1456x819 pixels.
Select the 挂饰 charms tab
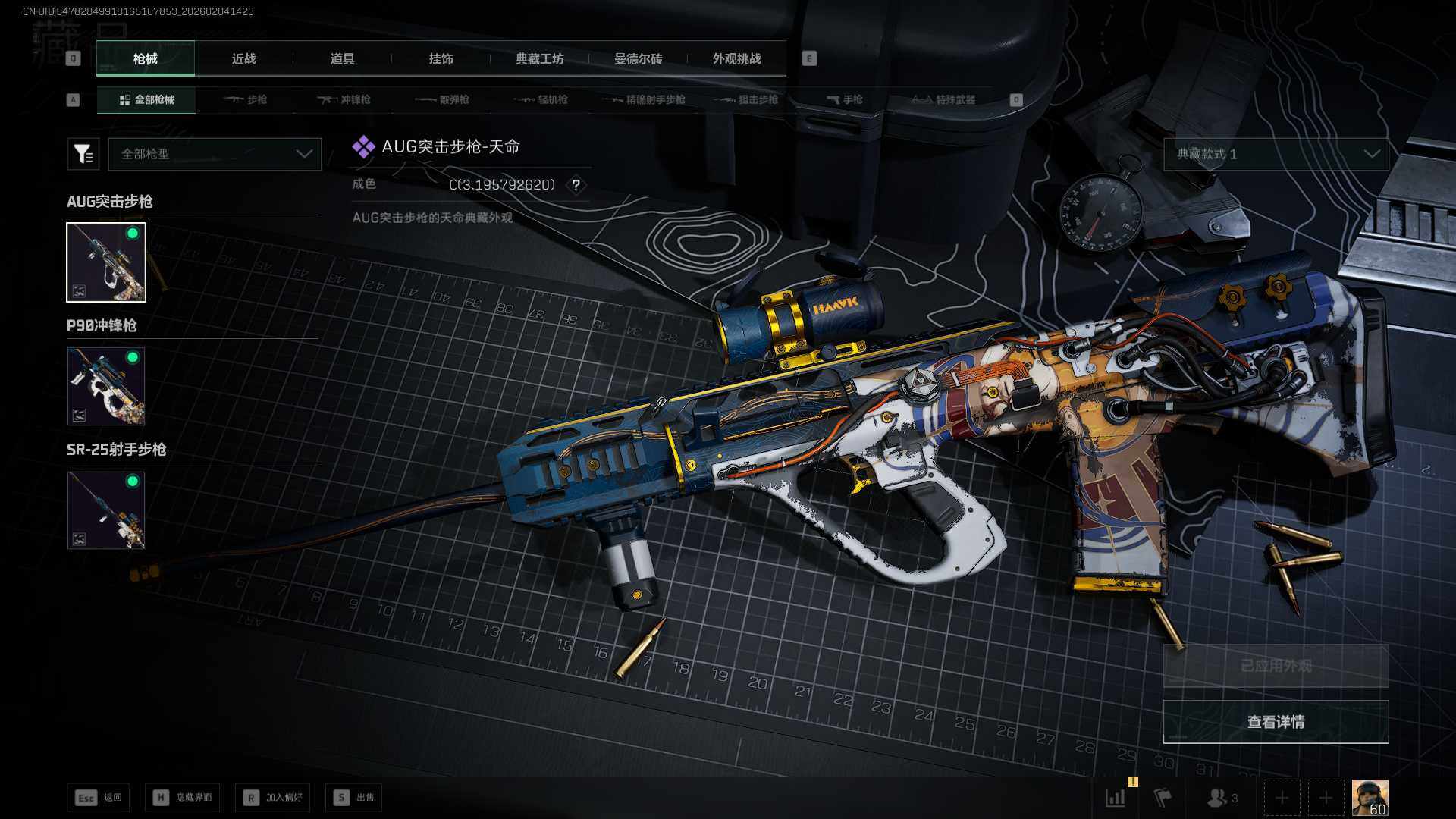coord(441,59)
